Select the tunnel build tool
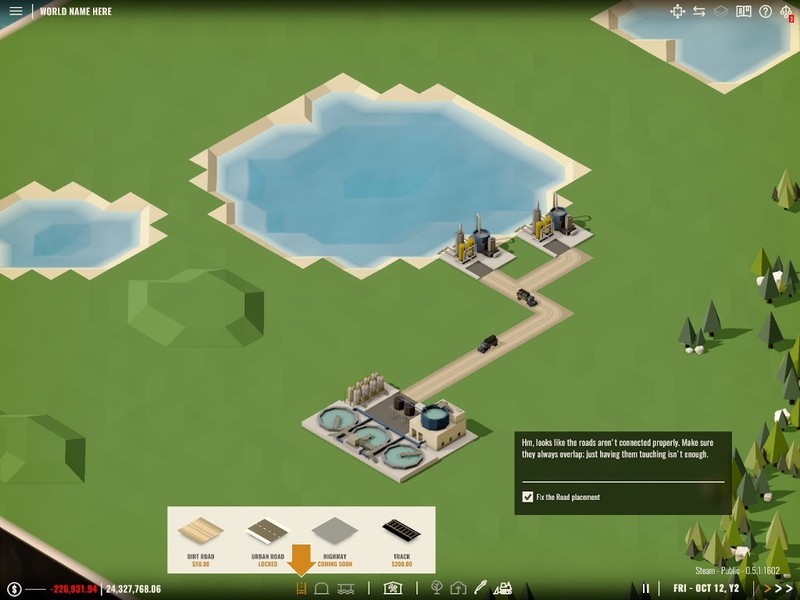The image size is (800, 600). pyautogui.click(x=322, y=589)
